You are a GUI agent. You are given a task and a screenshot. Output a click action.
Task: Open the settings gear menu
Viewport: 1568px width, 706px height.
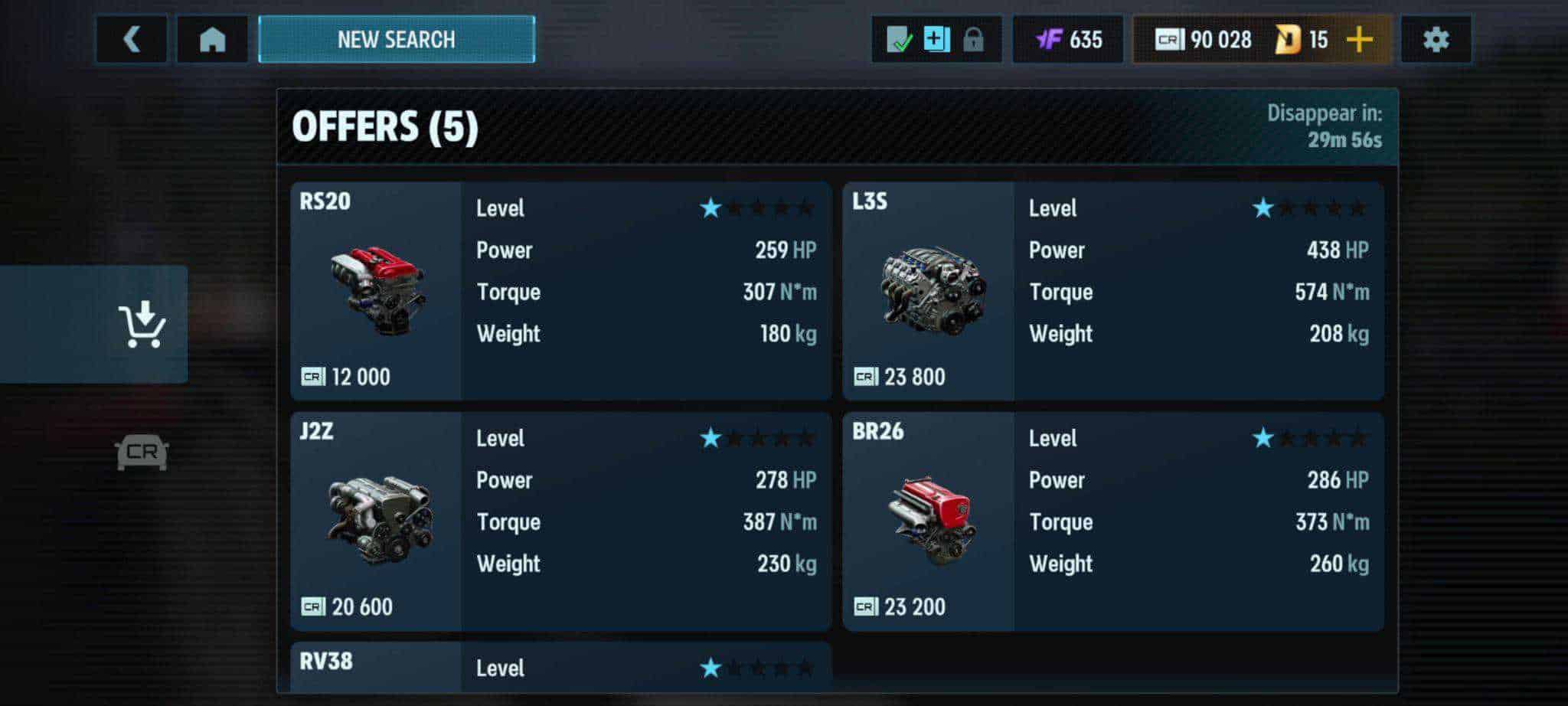click(x=1436, y=39)
